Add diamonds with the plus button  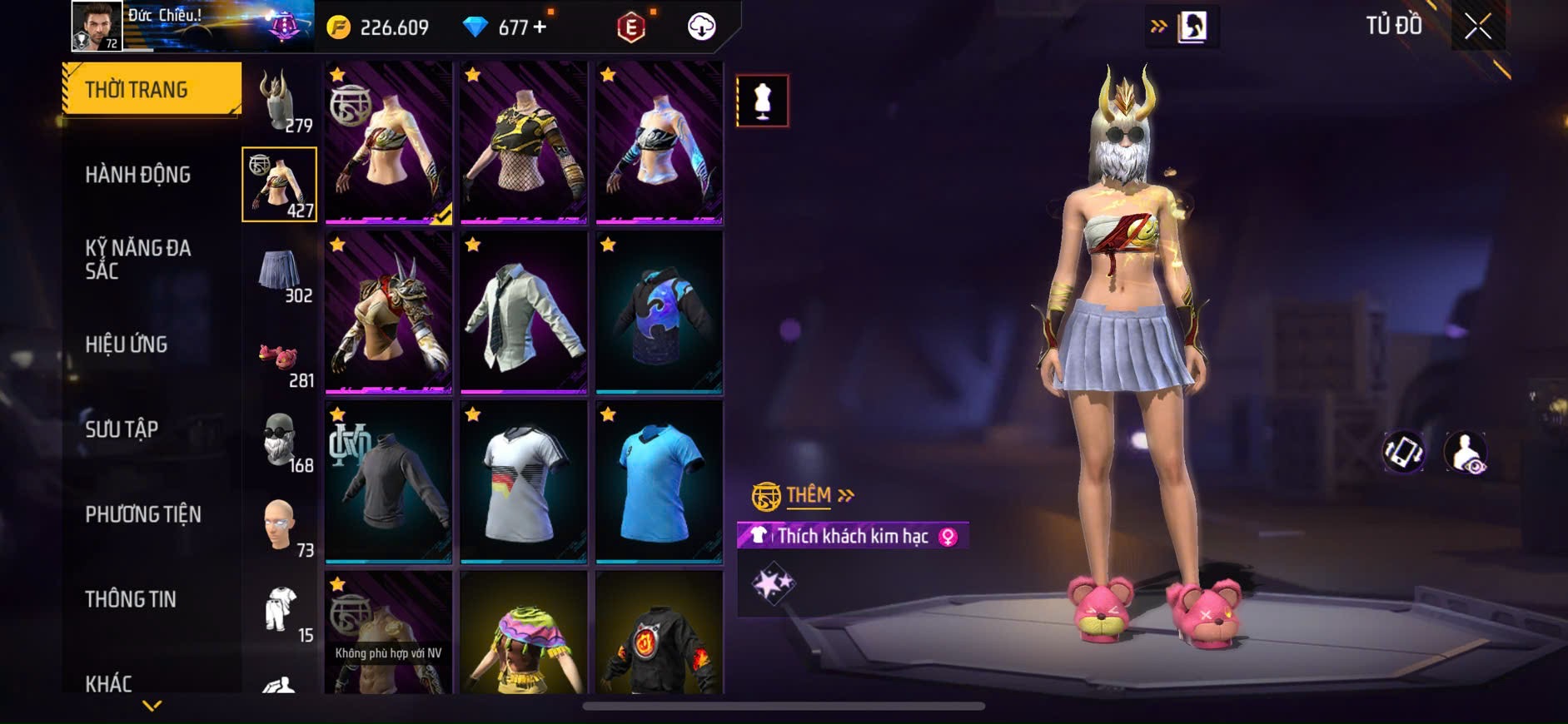click(540, 27)
